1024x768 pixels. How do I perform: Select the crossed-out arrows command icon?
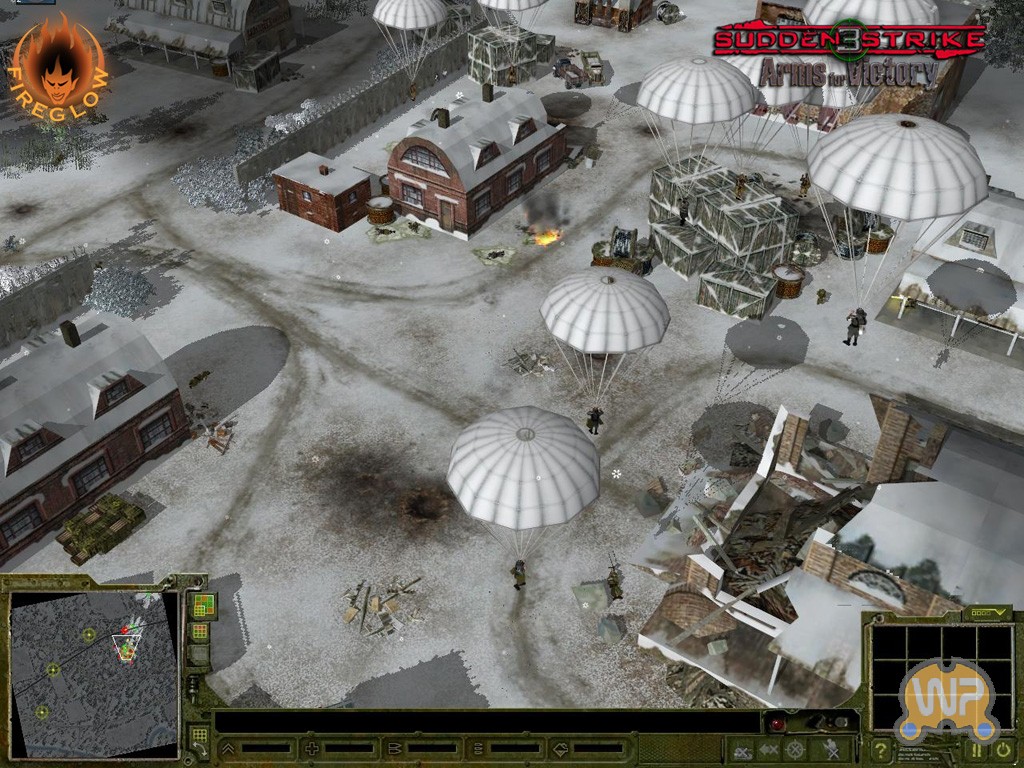[768, 749]
